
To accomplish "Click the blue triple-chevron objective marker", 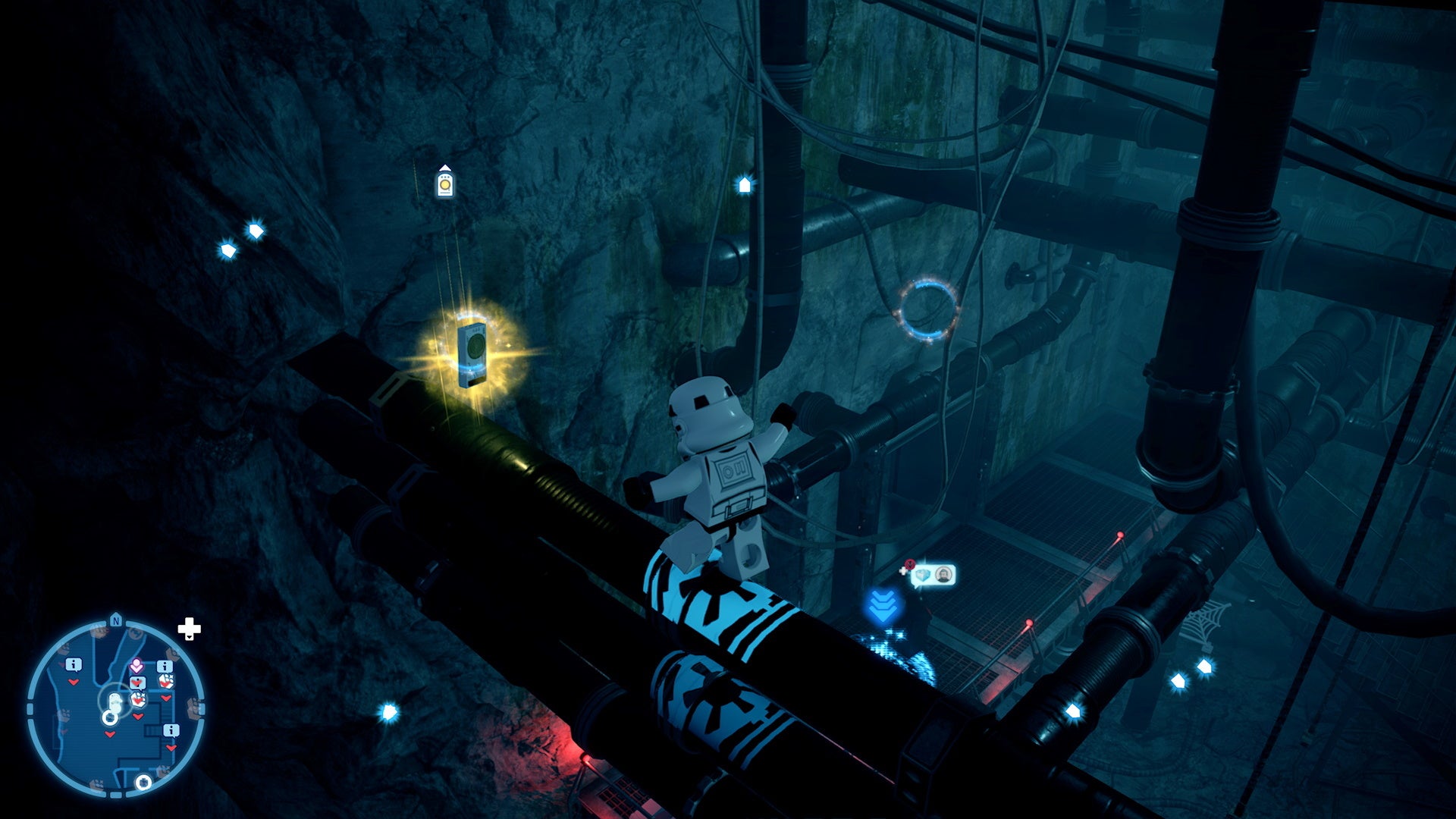I will [x=882, y=605].
